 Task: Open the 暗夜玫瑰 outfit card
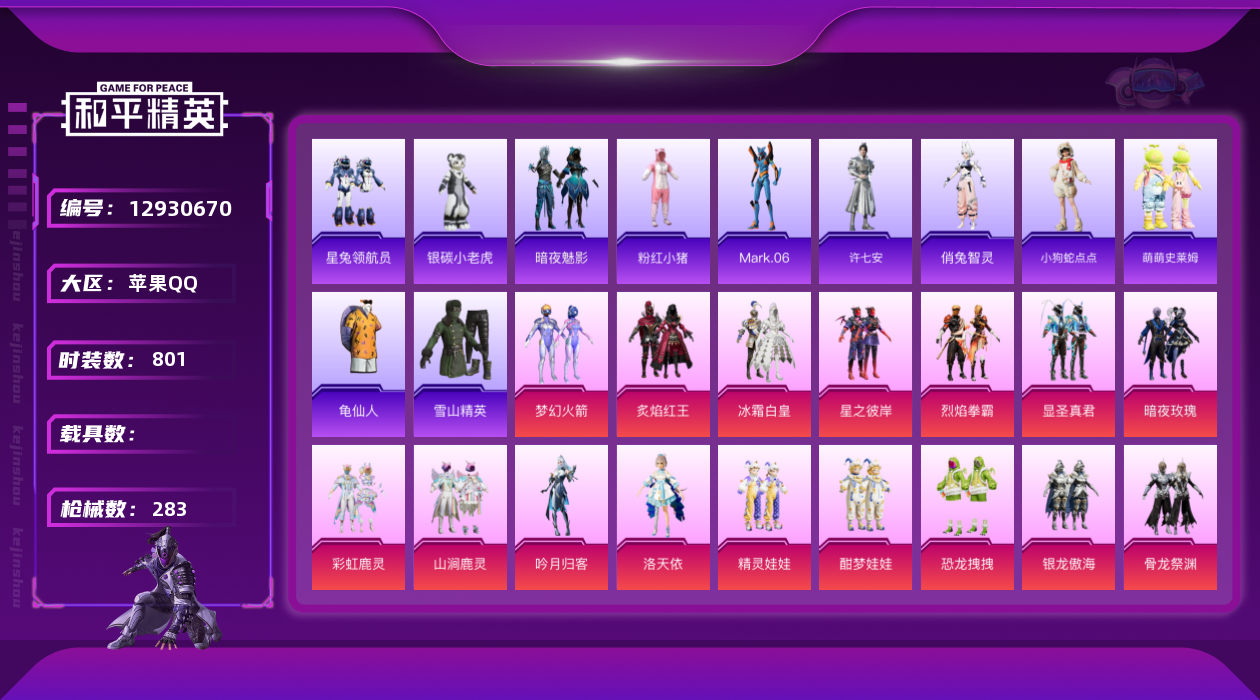pos(1170,364)
